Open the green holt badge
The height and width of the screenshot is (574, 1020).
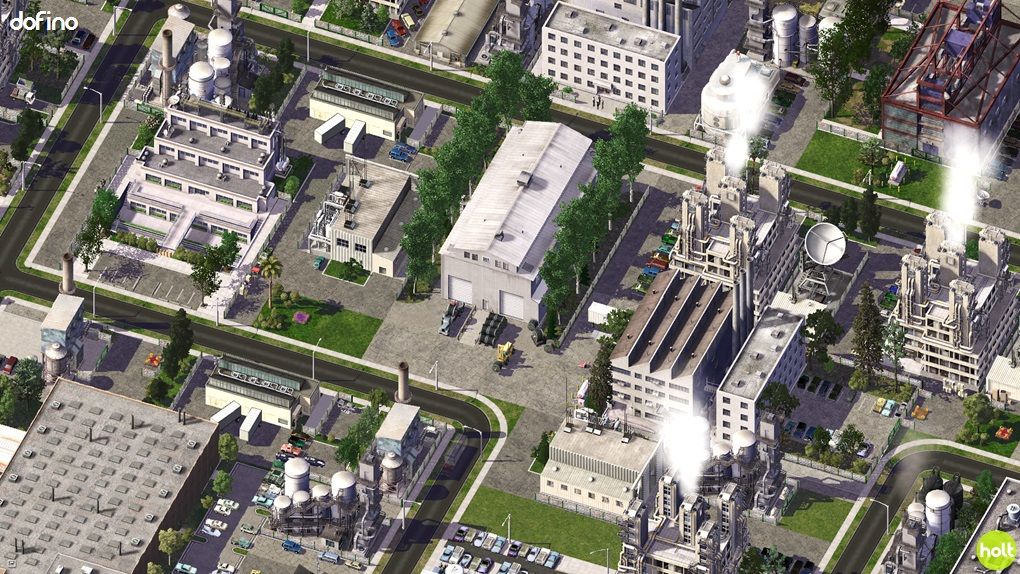[x=995, y=550]
